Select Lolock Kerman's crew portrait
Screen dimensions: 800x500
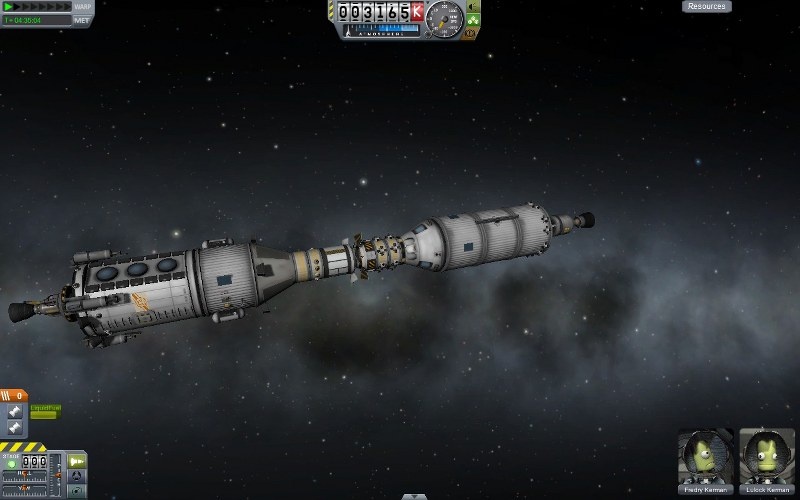tap(766, 459)
